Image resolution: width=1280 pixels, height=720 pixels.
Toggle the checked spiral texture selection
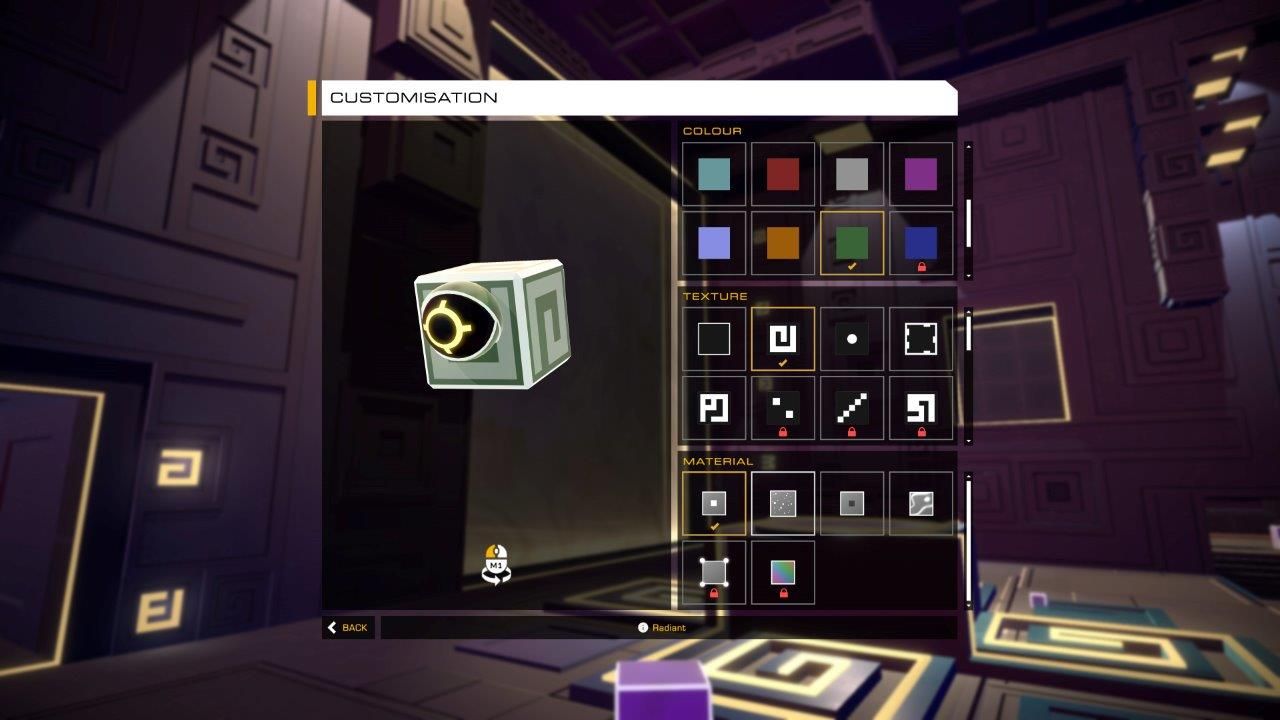coord(783,338)
